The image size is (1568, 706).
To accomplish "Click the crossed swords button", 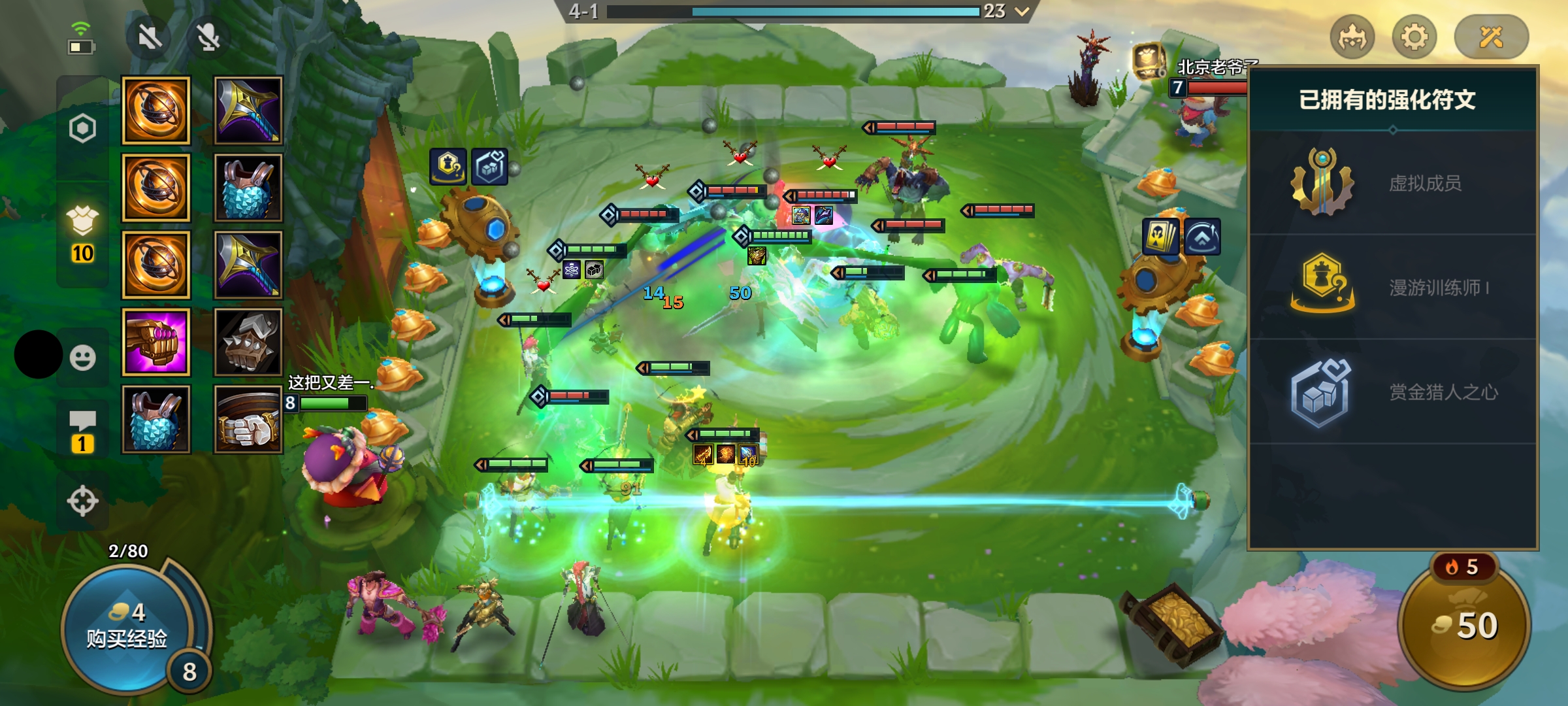I will pyautogui.click(x=1492, y=37).
